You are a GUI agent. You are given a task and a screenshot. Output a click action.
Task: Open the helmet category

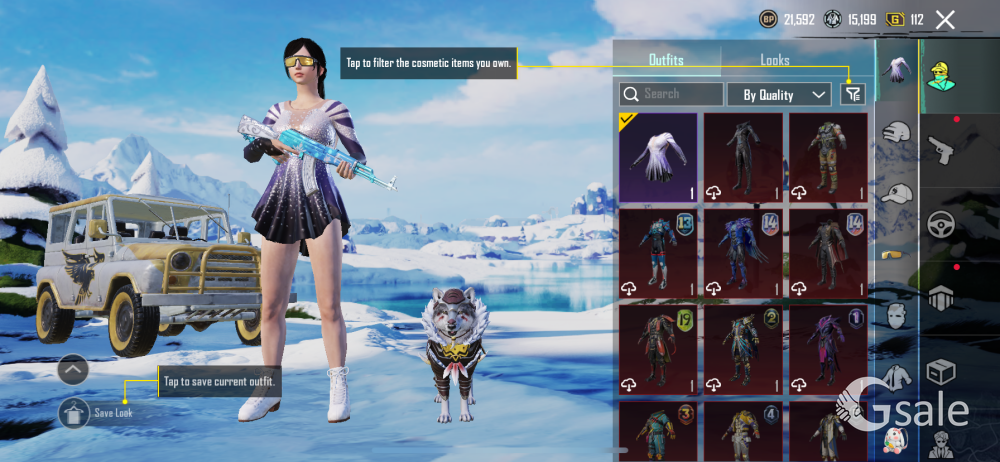897,133
